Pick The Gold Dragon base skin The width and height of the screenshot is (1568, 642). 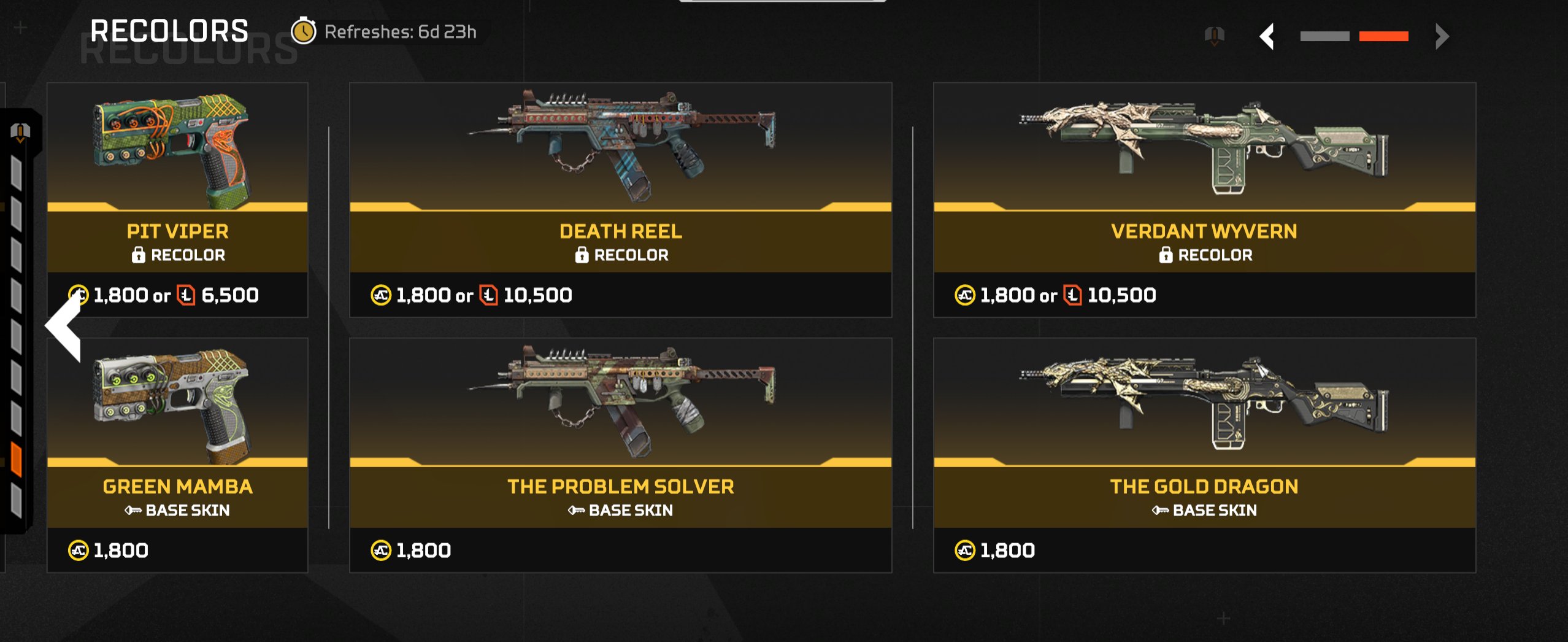coord(1204,455)
